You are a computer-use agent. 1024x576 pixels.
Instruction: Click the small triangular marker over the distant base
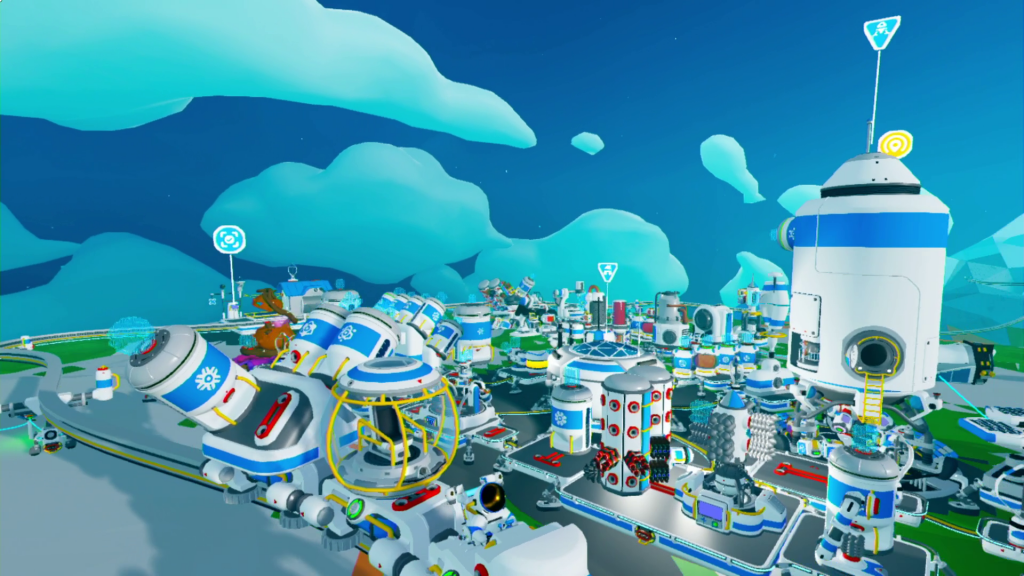[607, 271]
